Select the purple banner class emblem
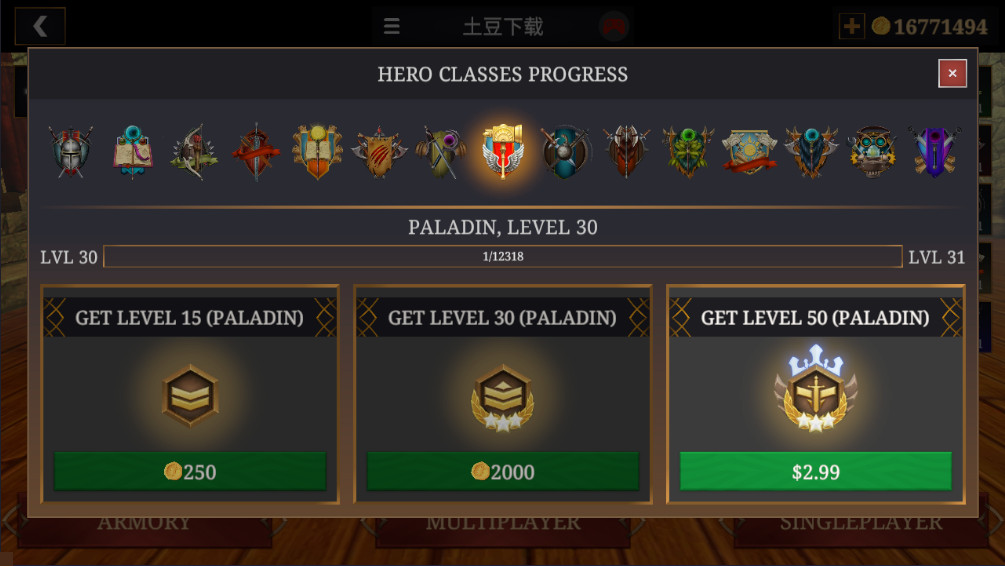Screen dimensions: 1005x566 tap(934, 152)
